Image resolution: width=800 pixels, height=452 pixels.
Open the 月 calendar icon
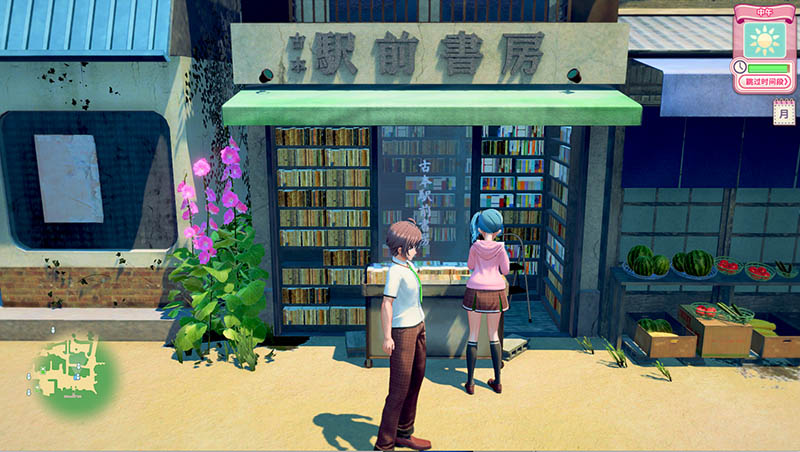(784, 114)
